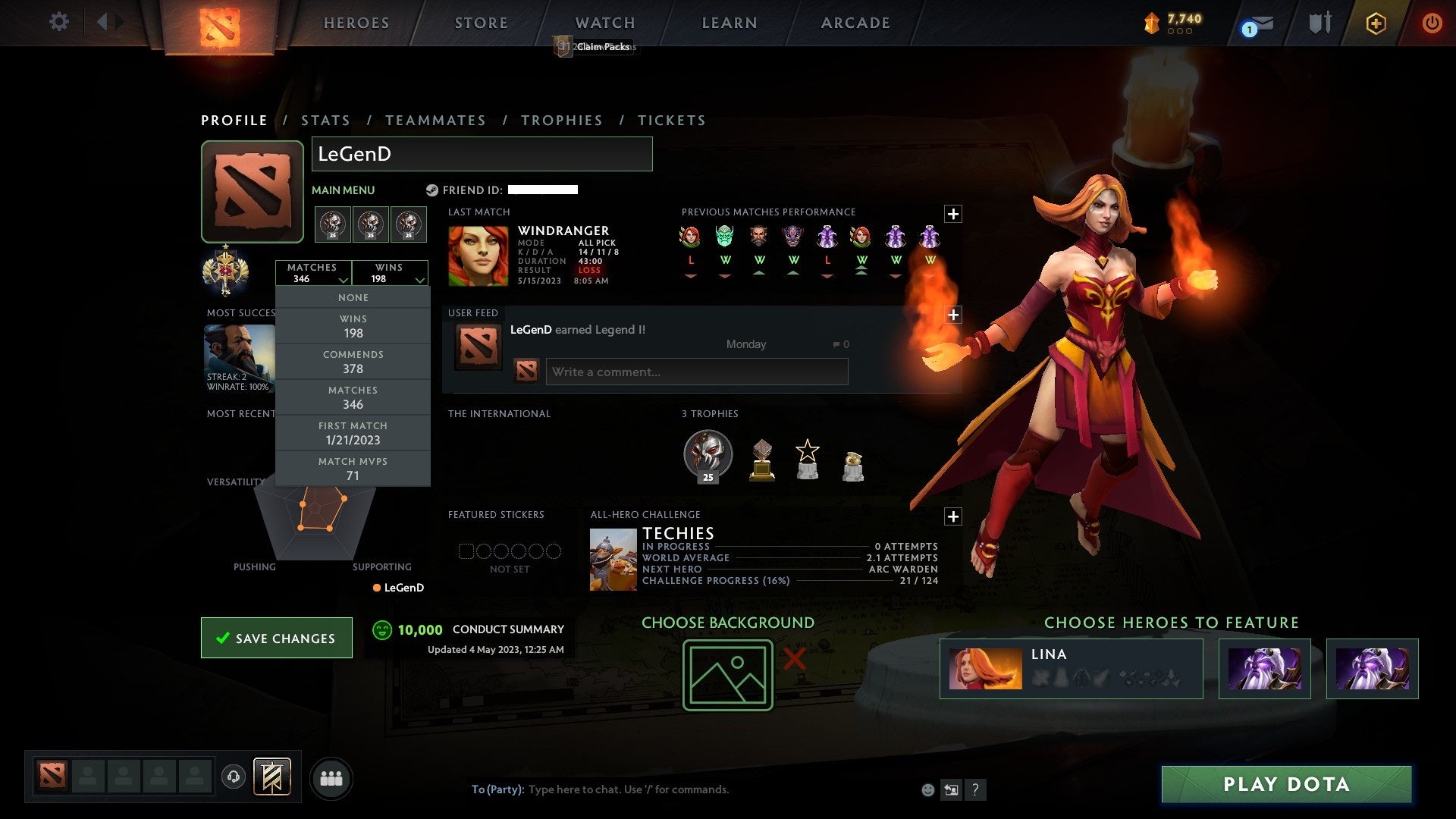Image resolution: width=1456 pixels, height=819 pixels.
Task: Expand the All-Hero Challenge panel with plus
Action: 953,516
